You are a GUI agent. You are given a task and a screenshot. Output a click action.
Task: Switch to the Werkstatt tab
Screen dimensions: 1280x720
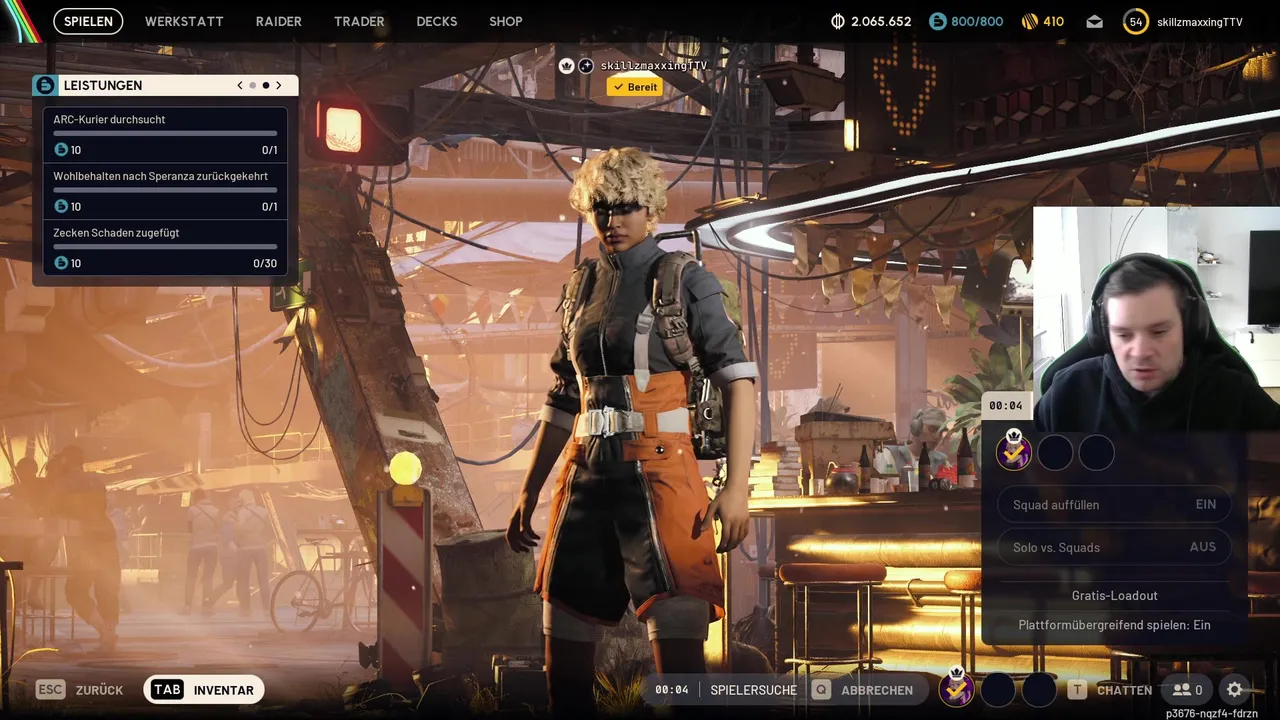pyautogui.click(x=184, y=21)
